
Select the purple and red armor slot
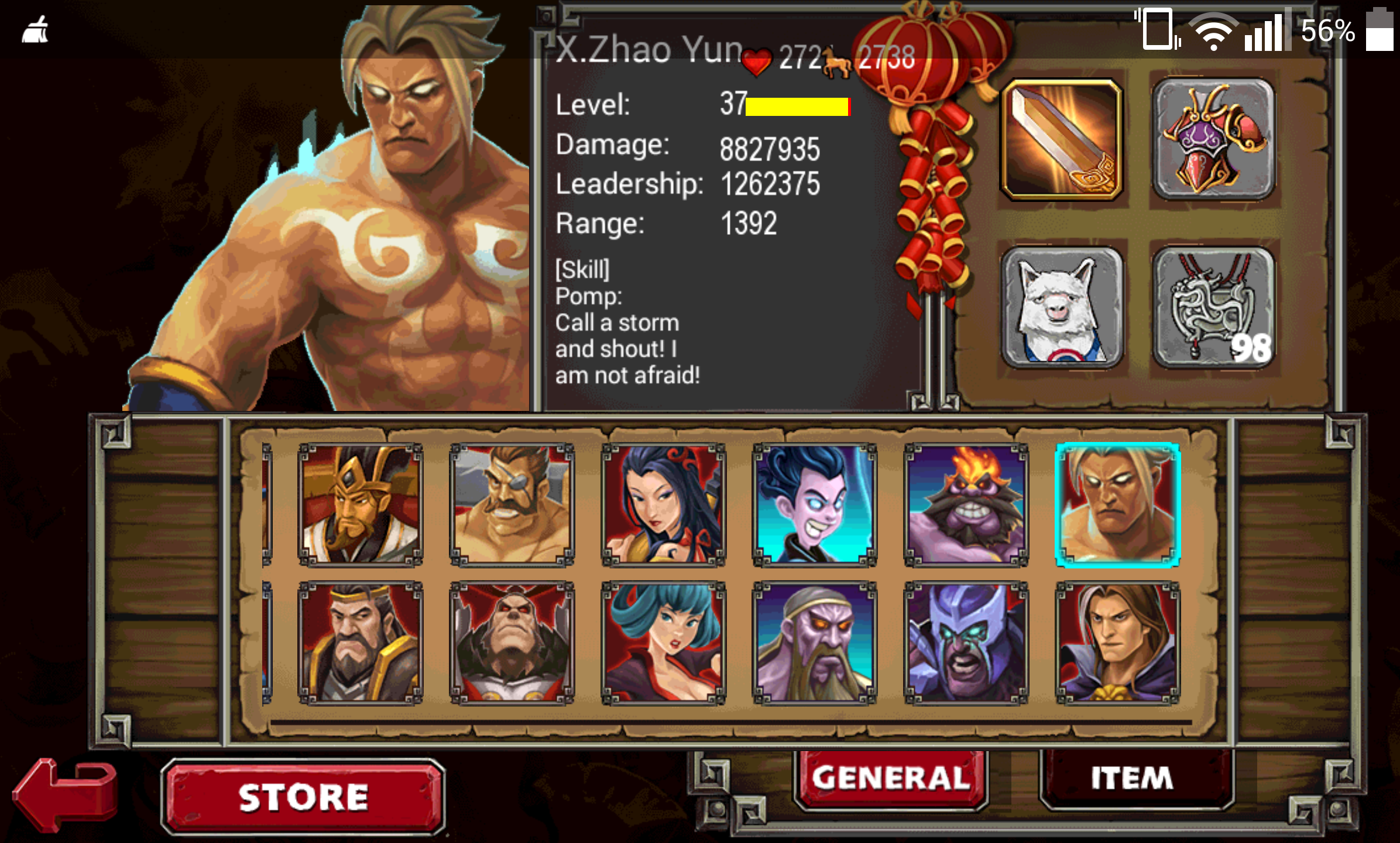tap(1214, 140)
